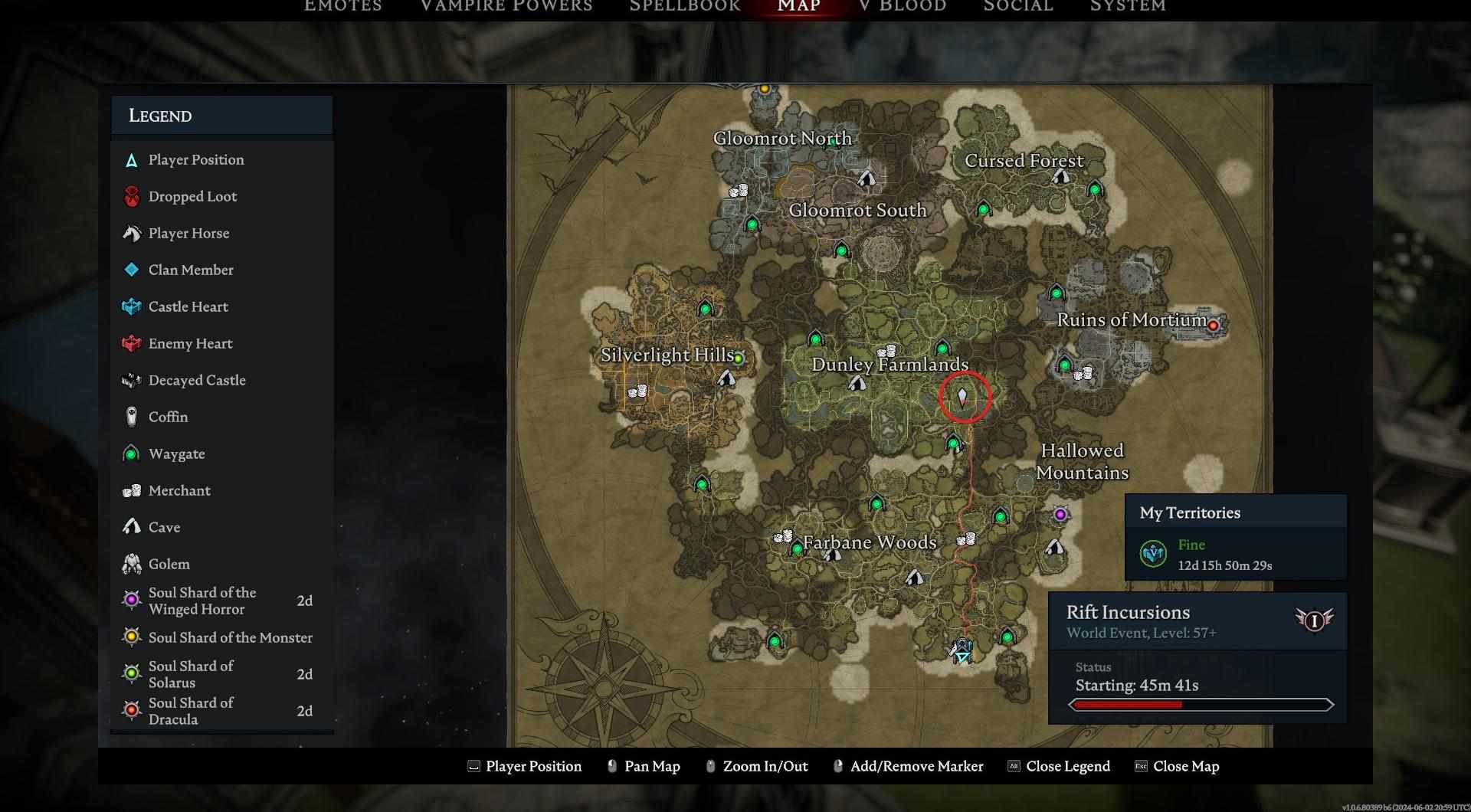Select Castle Heart legend entry
The height and width of the screenshot is (812, 1471).
pyautogui.click(x=188, y=306)
